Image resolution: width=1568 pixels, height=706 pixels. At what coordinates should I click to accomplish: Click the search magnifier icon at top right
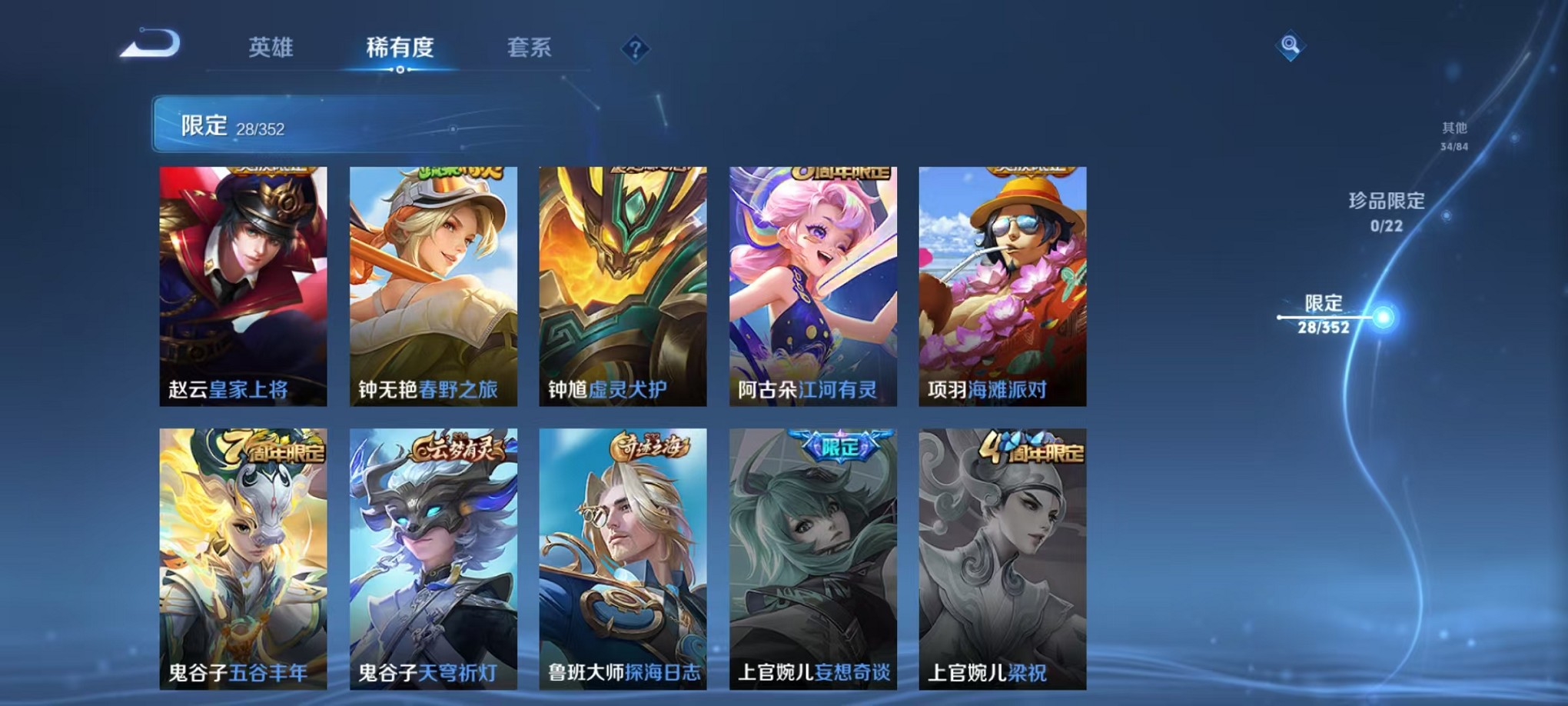click(1290, 45)
